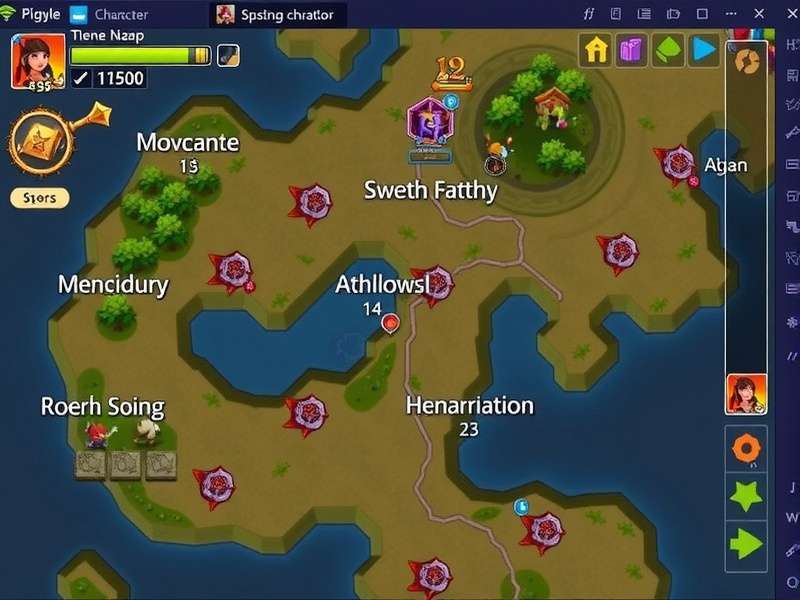Open the Stors button
Screen dimensions: 800x600
point(40,198)
